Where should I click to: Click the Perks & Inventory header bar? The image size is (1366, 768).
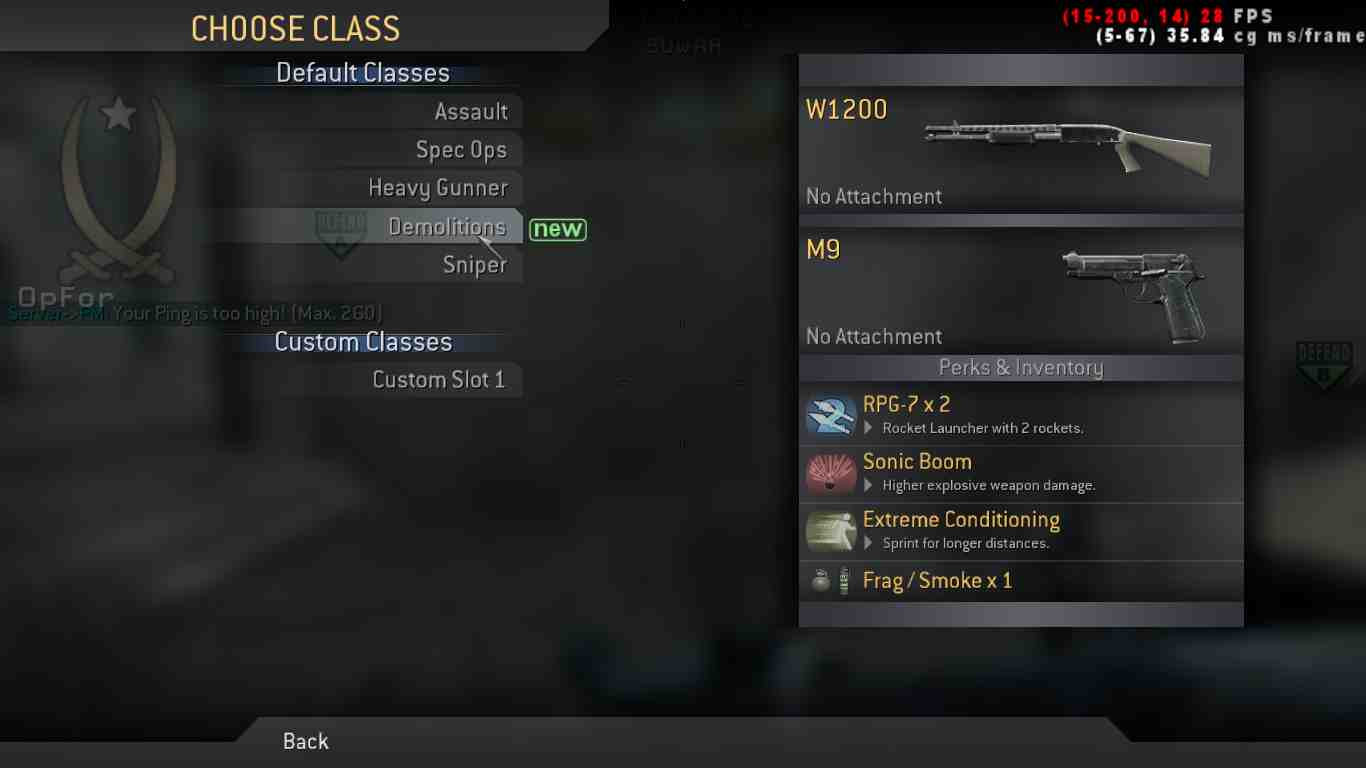point(1021,368)
